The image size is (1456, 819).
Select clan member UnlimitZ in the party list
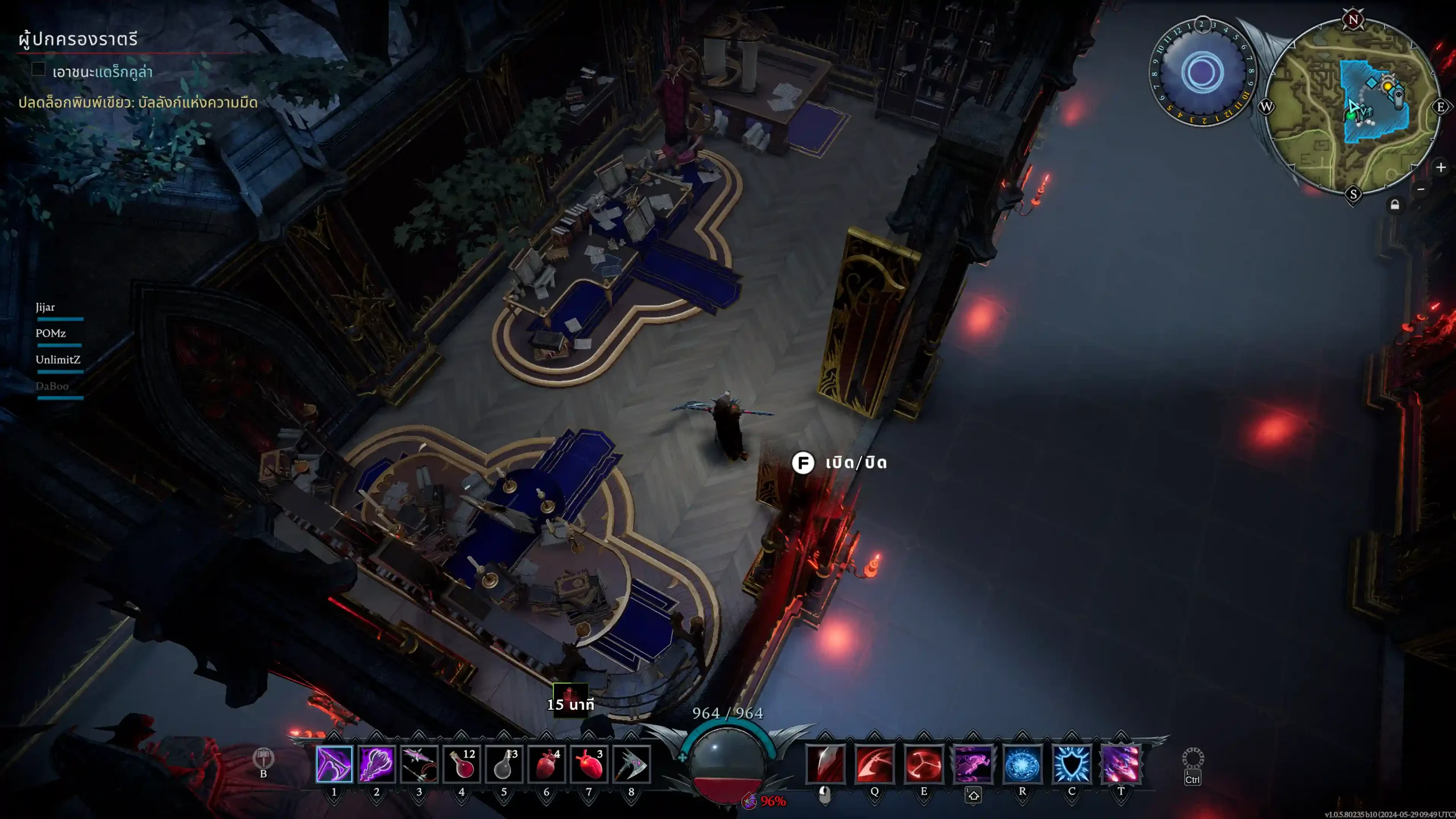click(58, 359)
